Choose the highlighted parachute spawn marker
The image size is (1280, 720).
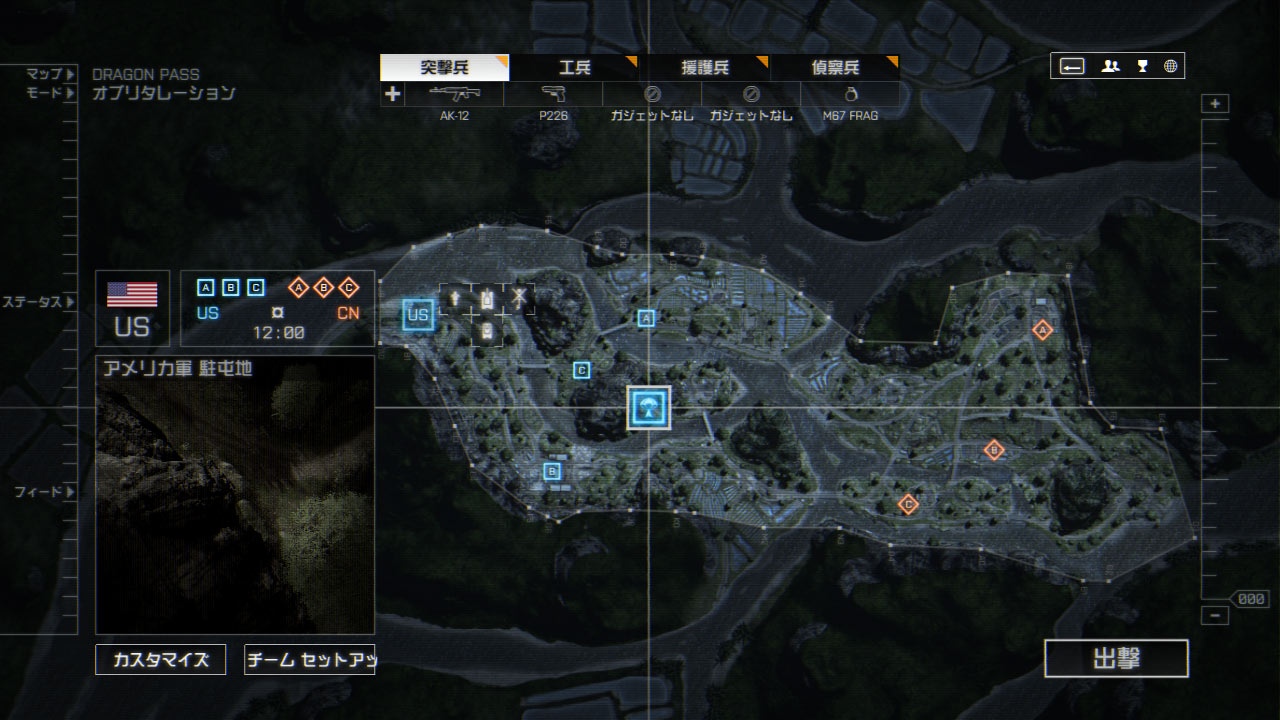pos(649,407)
